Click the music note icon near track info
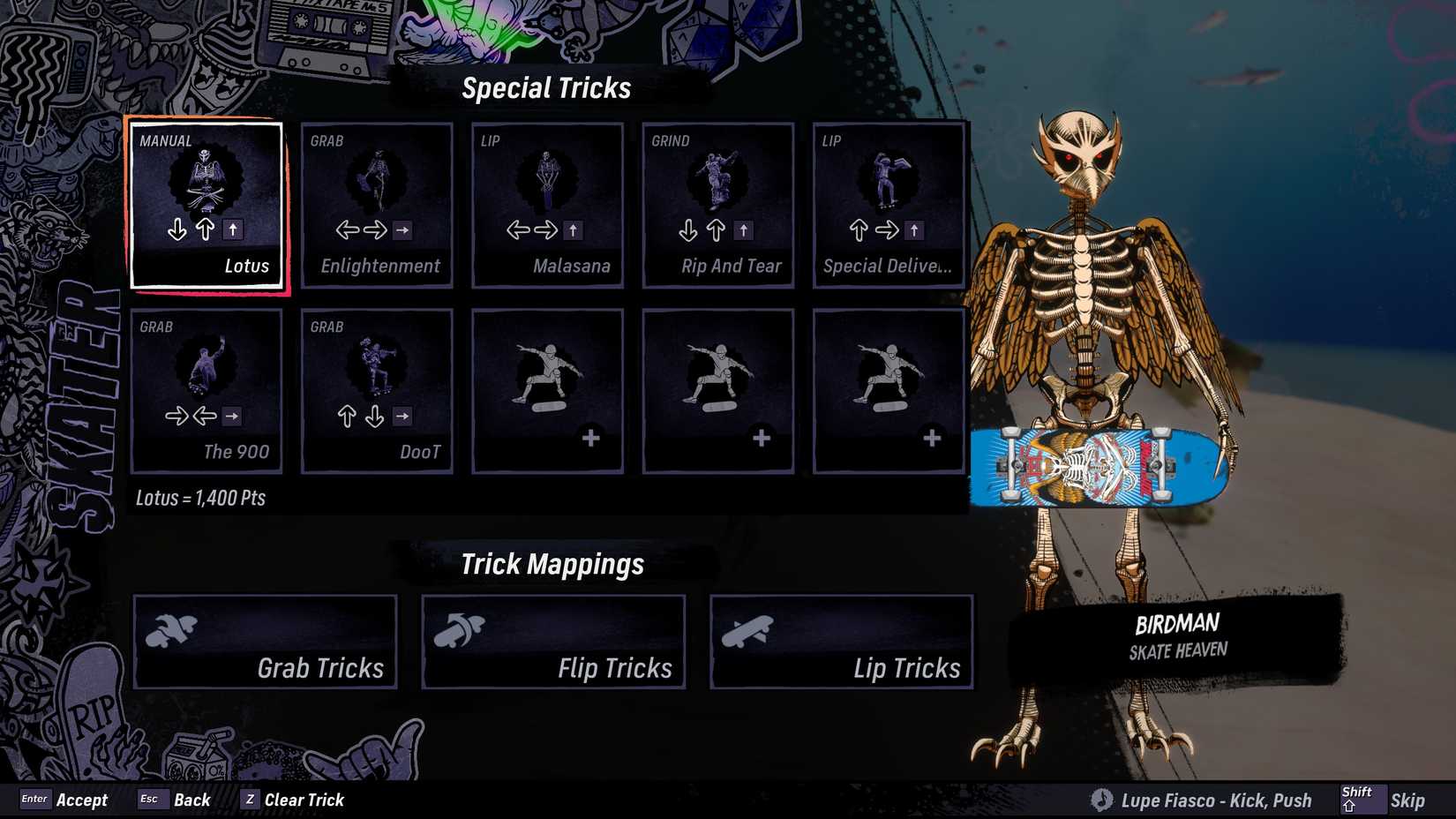1456x819 pixels. pyautogui.click(x=1101, y=800)
